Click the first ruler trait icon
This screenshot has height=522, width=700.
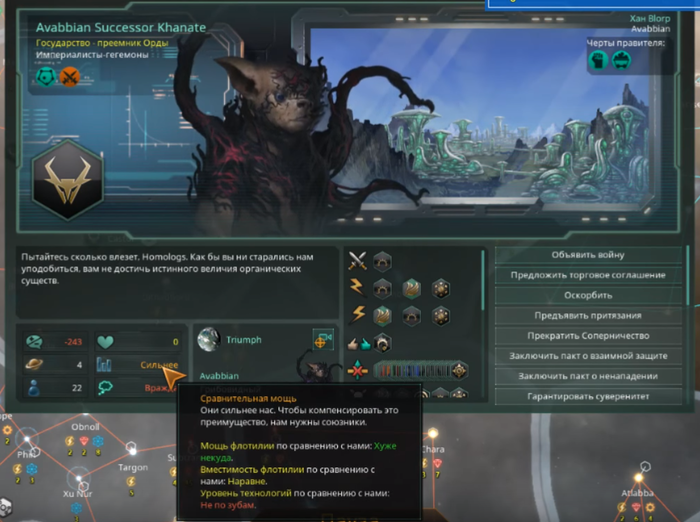pyautogui.click(x=597, y=60)
